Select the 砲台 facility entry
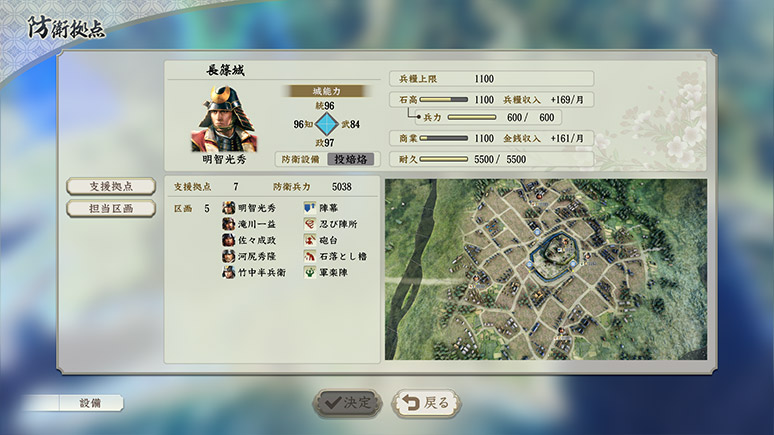 coord(328,241)
